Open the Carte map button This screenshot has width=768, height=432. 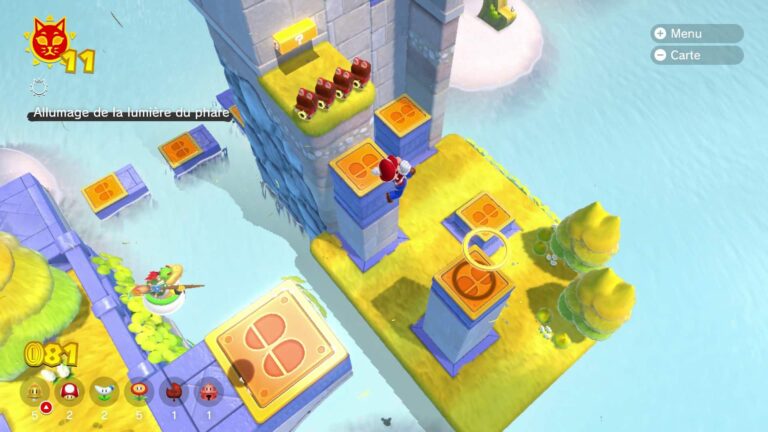697,55
